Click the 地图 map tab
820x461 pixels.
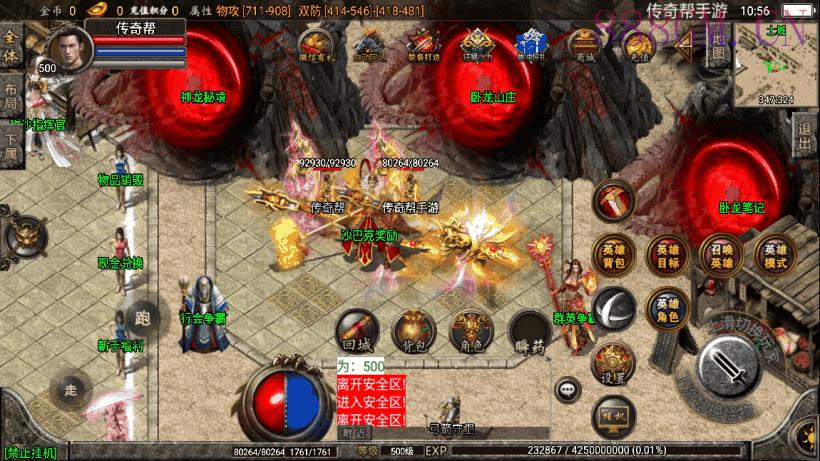pos(718,47)
